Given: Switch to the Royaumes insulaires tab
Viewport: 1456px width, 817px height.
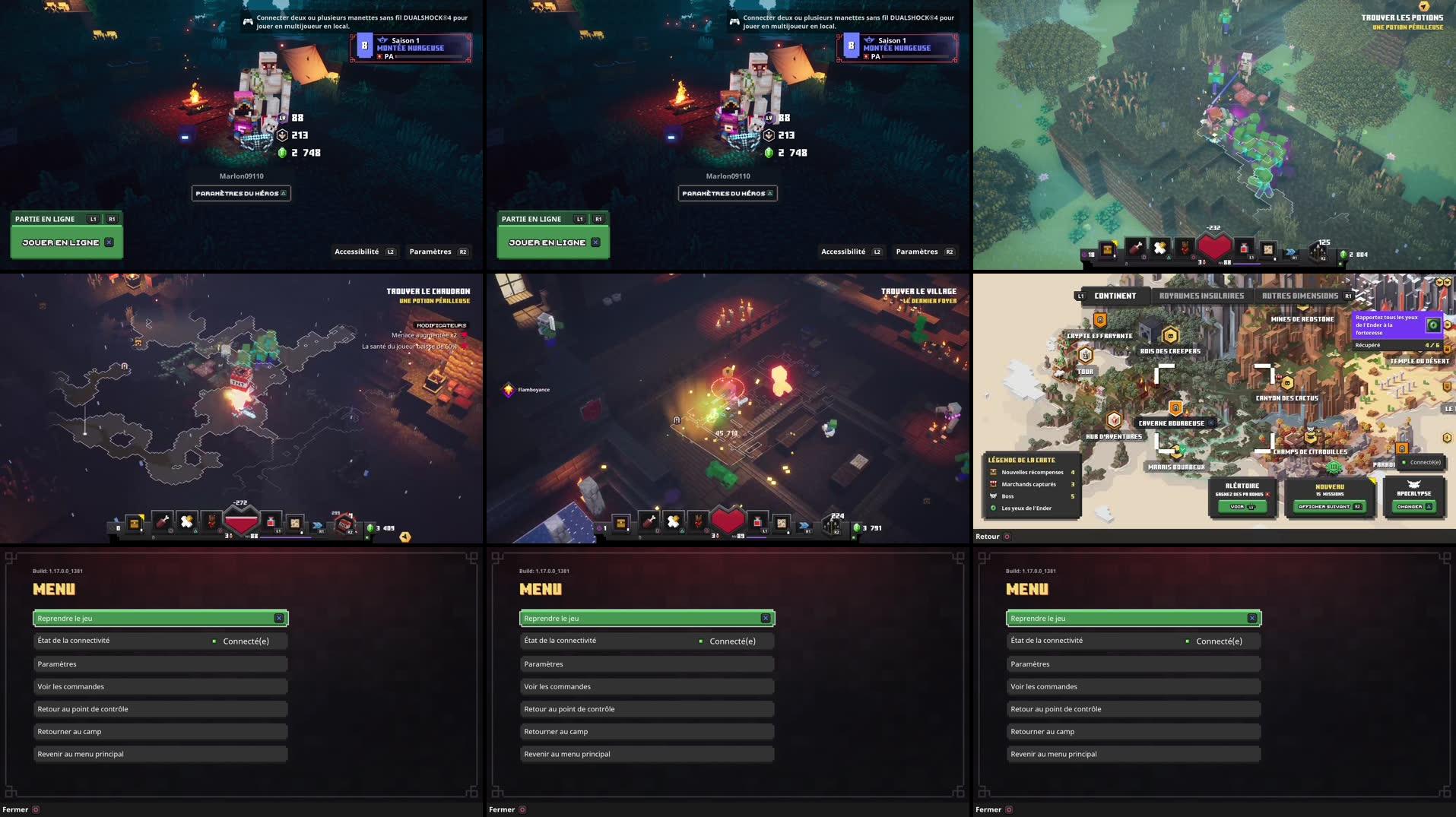Looking at the screenshot, I should point(1201,296).
